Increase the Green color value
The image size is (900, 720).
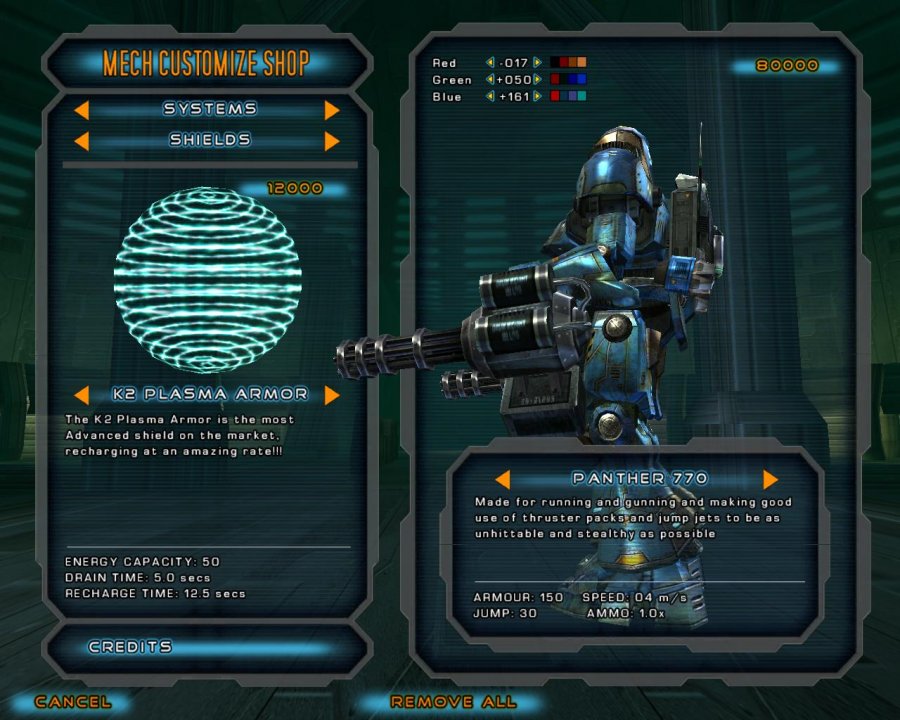[538, 80]
